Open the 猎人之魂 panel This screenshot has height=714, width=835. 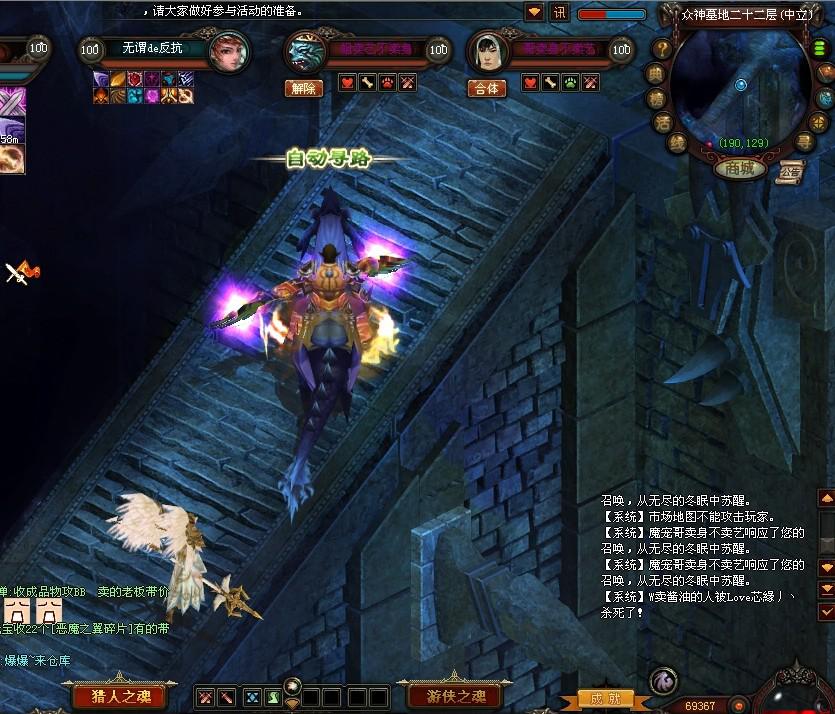click(121, 696)
